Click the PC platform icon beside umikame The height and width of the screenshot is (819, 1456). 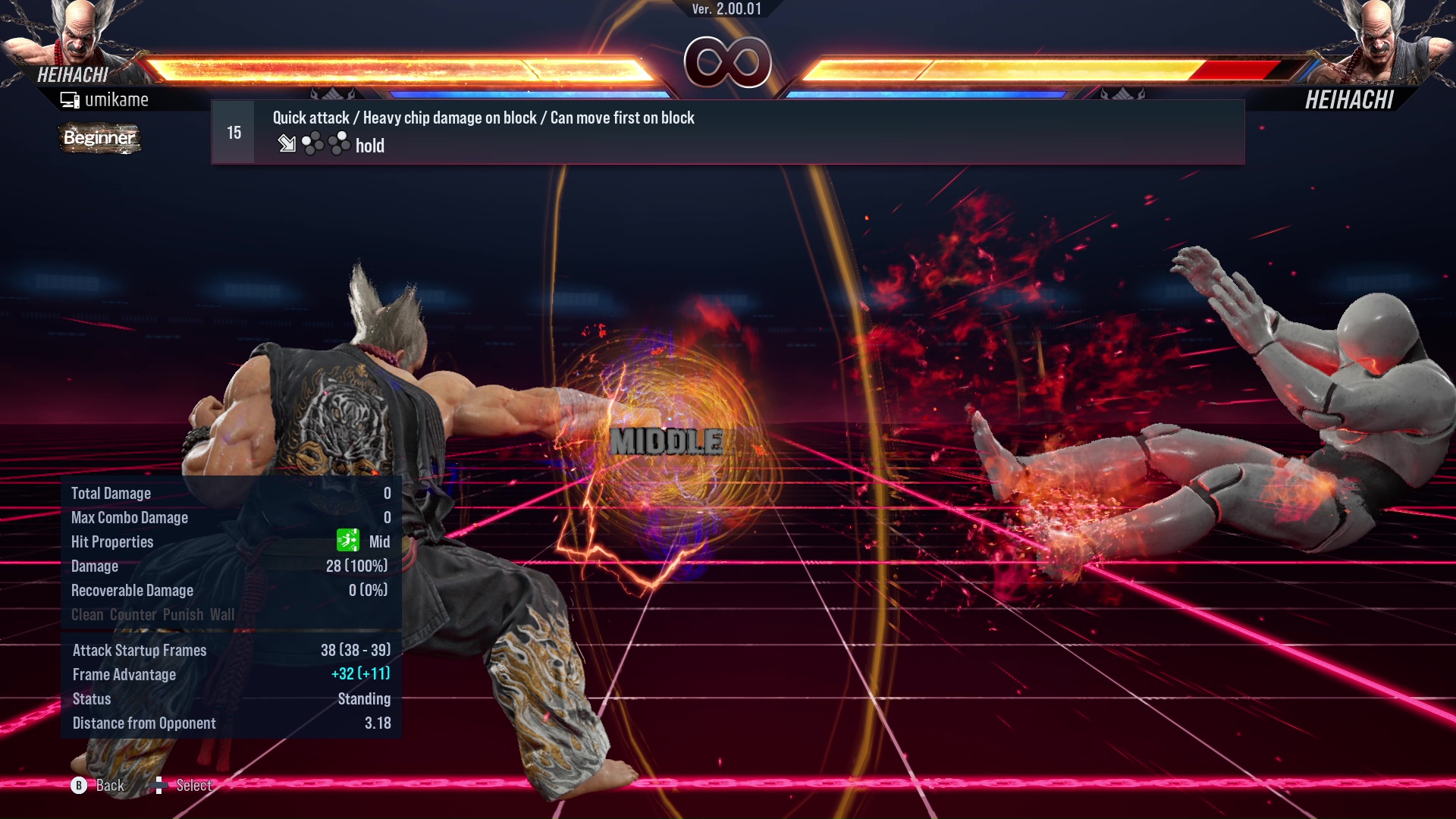pos(71,99)
